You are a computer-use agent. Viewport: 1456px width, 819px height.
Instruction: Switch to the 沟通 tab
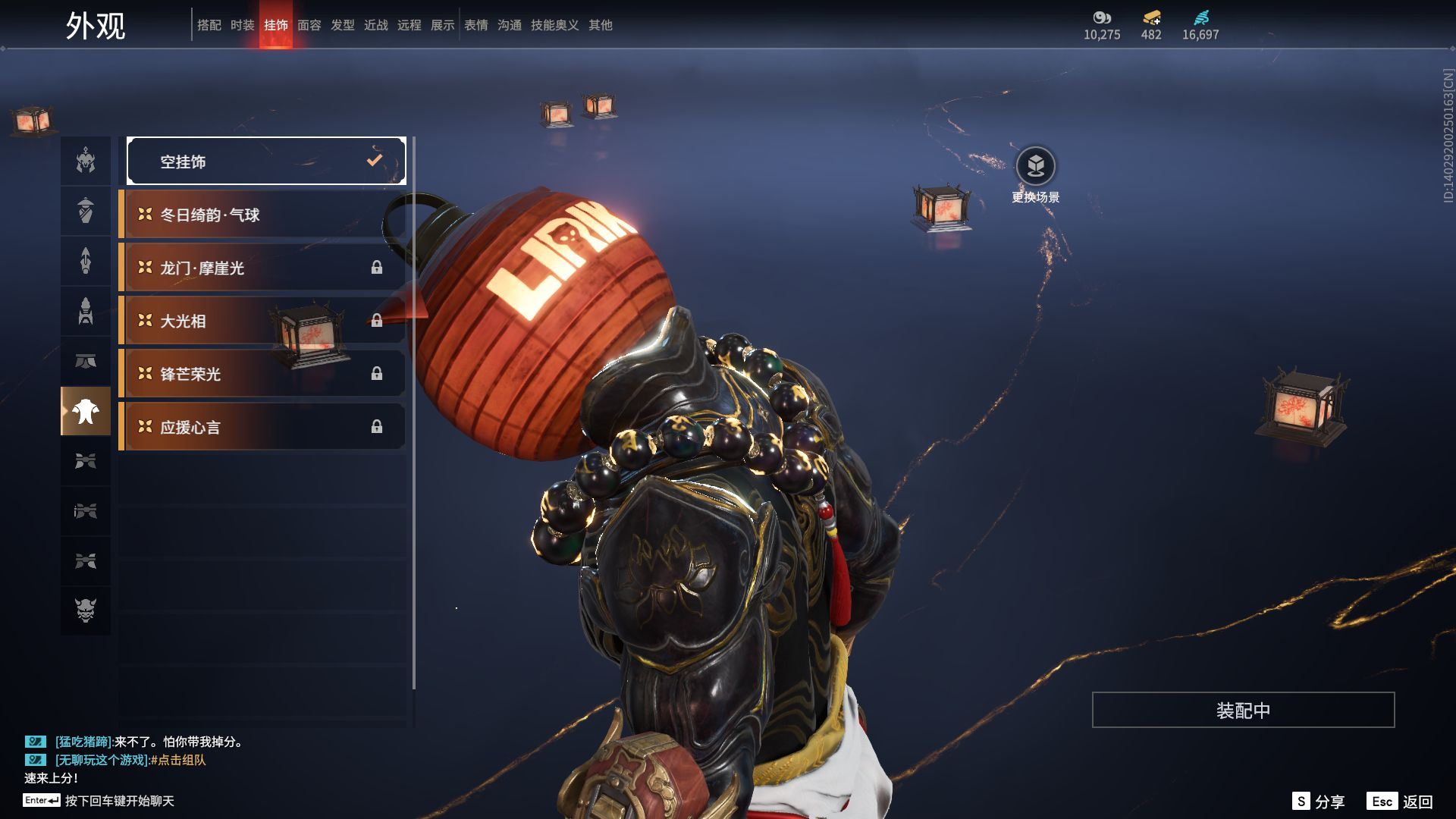point(509,25)
